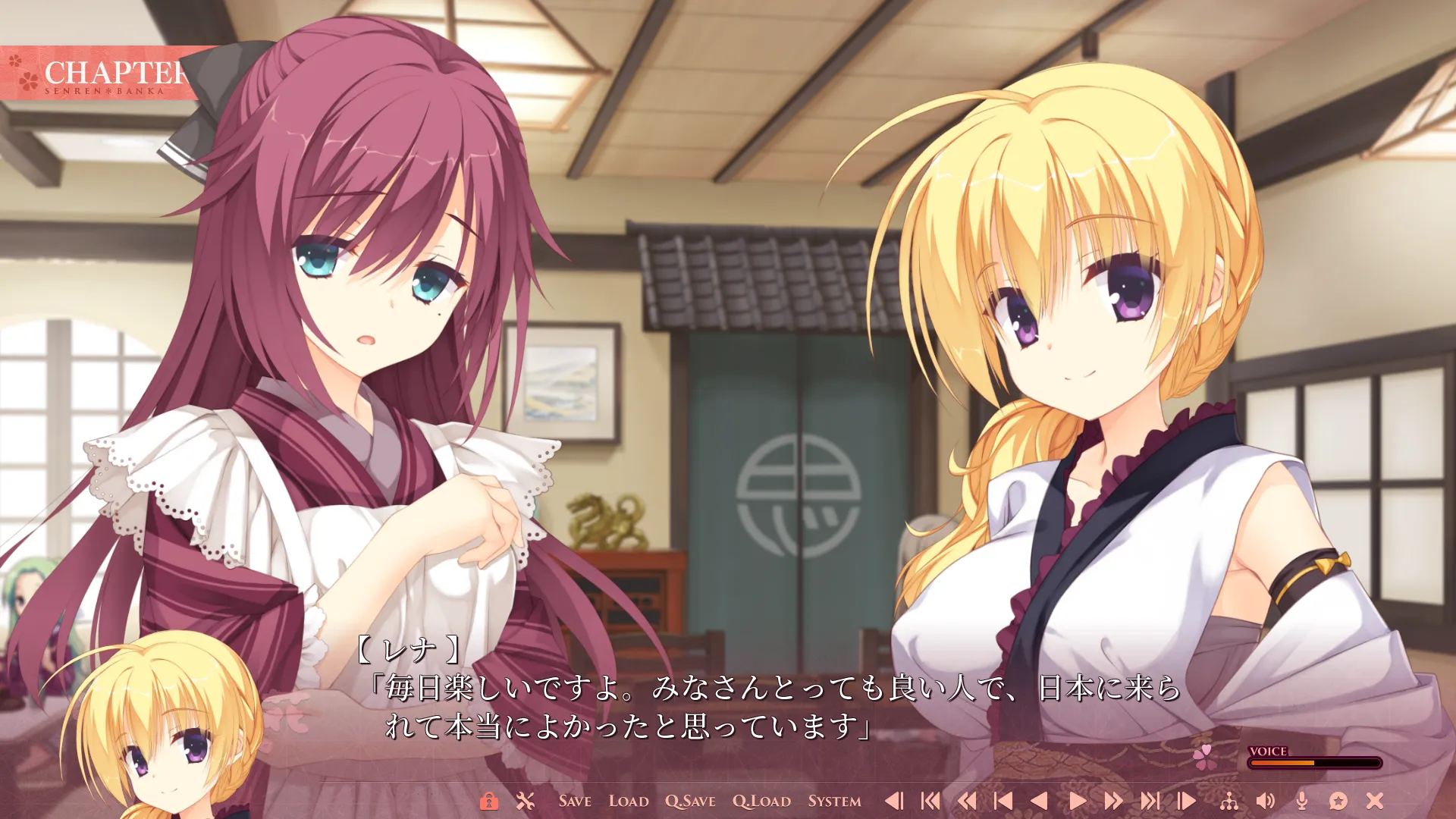Click the single left arrow with bar icon
This screenshot has height=819, width=1456.
[x=1003, y=801]
